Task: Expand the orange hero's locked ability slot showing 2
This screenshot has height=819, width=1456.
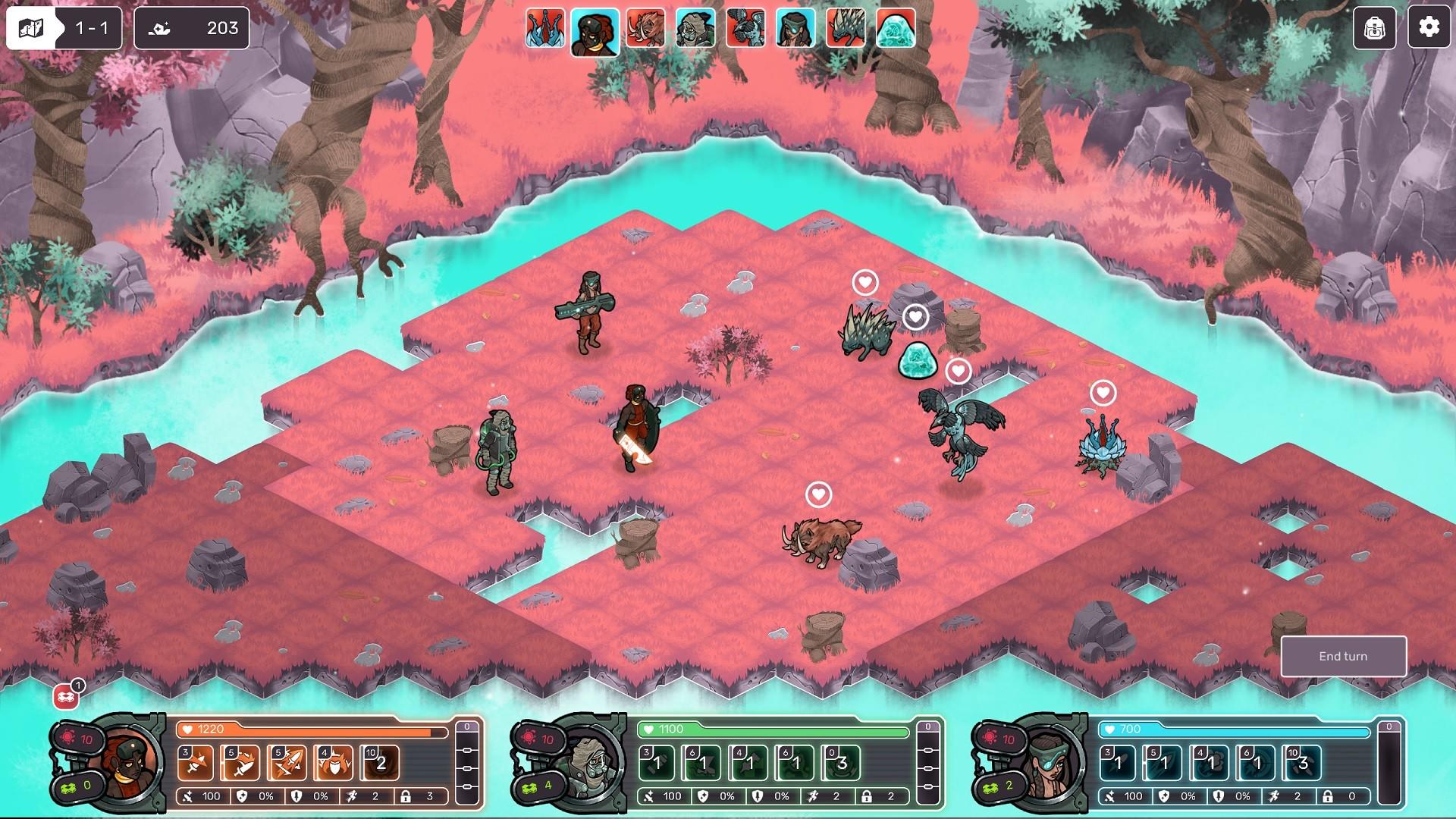Action: tap(383, 763)
